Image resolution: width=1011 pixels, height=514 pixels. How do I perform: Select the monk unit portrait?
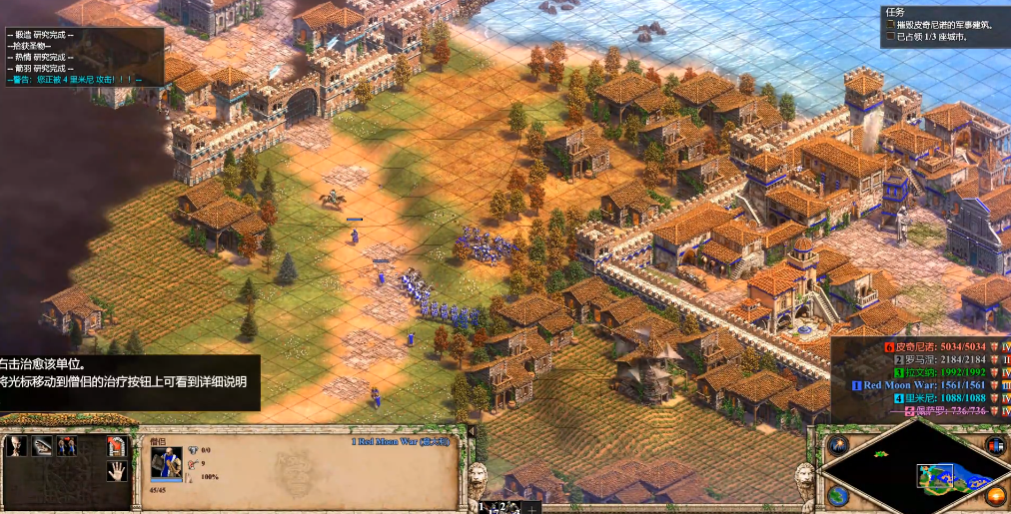click(166, 464)
